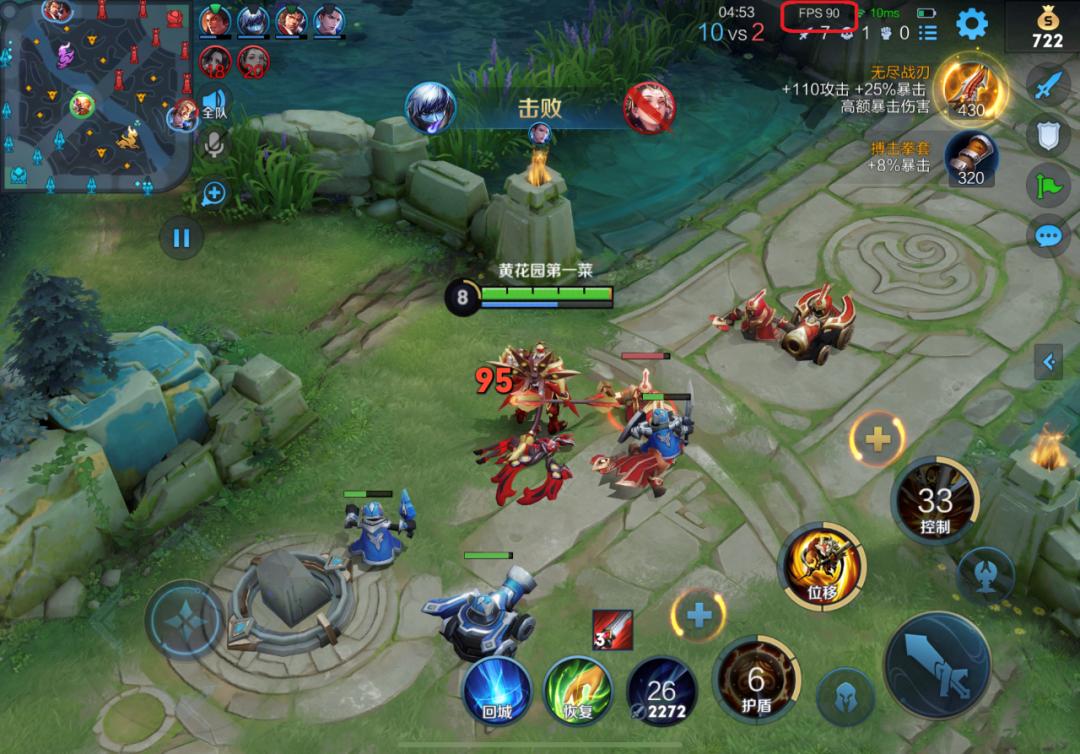Send the green flag gather signal

(1047, 185)
